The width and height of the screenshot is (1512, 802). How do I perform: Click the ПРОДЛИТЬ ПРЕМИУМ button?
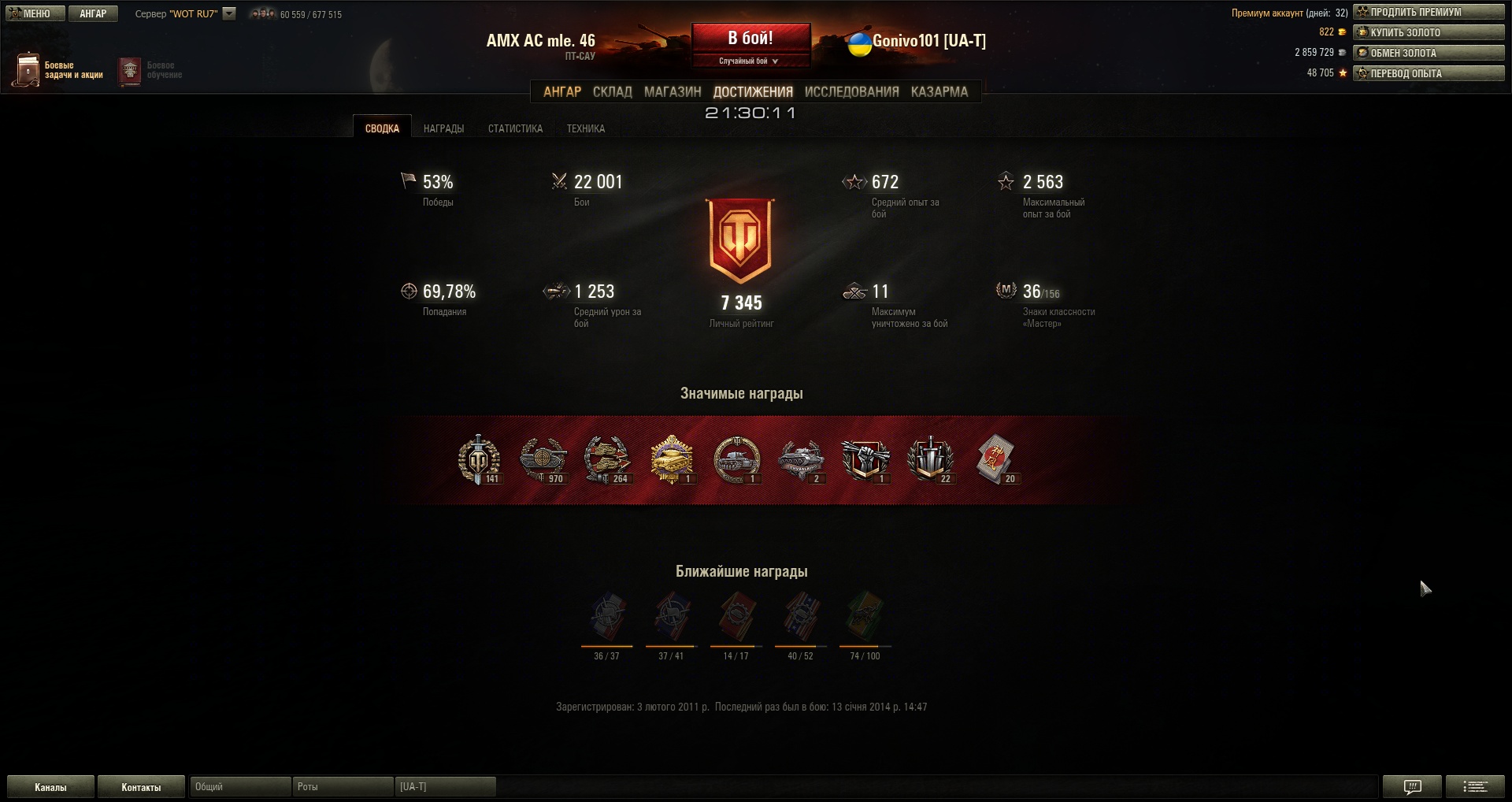(x=1429, y=12)
